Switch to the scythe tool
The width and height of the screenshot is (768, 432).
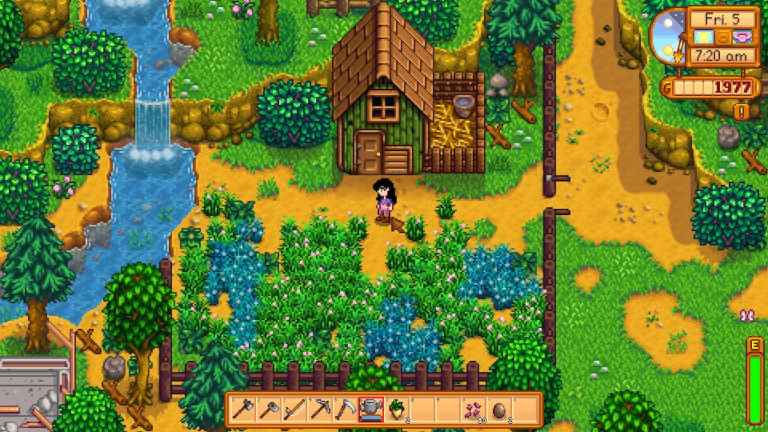click(x=344, y=409)
